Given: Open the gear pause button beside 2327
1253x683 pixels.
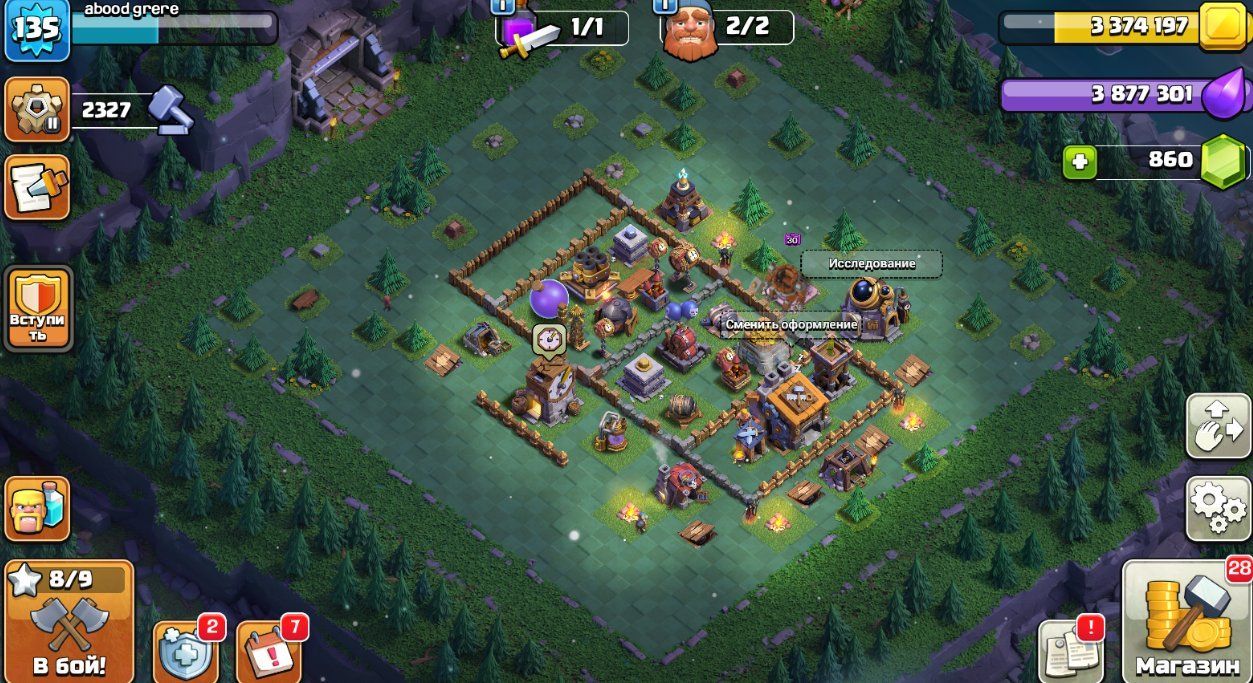Looking at the screenshot, I should point(38,109).
